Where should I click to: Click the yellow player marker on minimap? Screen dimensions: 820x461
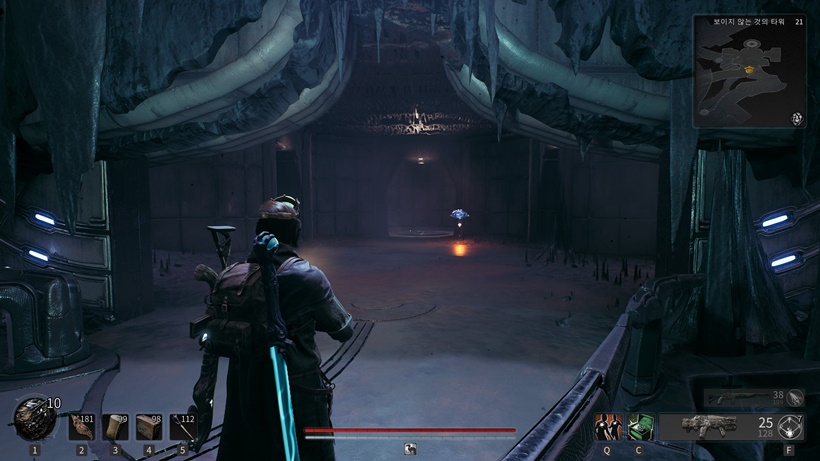(748, 68)
